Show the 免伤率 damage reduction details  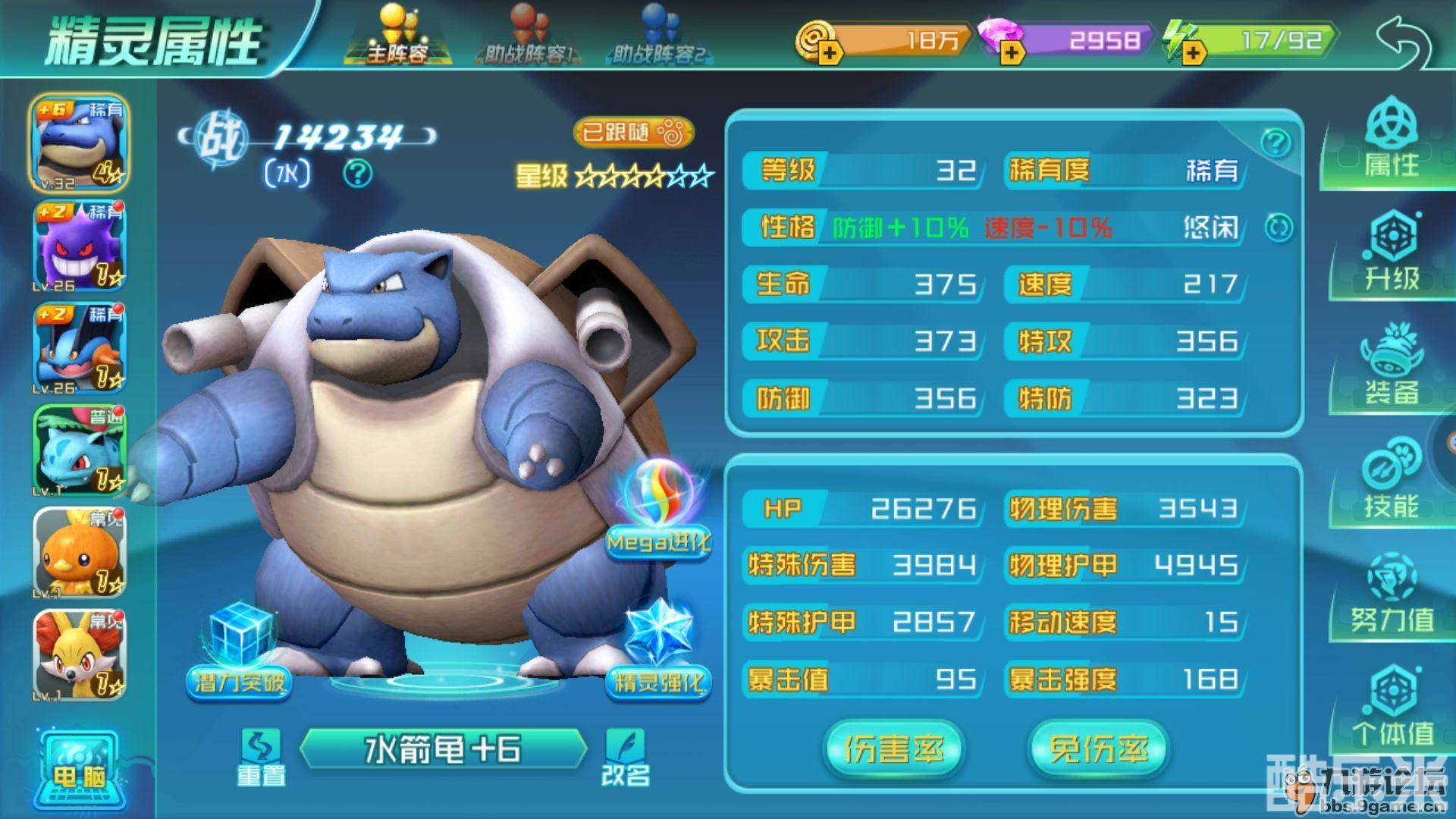pyautogui.click(x=1098, y=749)
